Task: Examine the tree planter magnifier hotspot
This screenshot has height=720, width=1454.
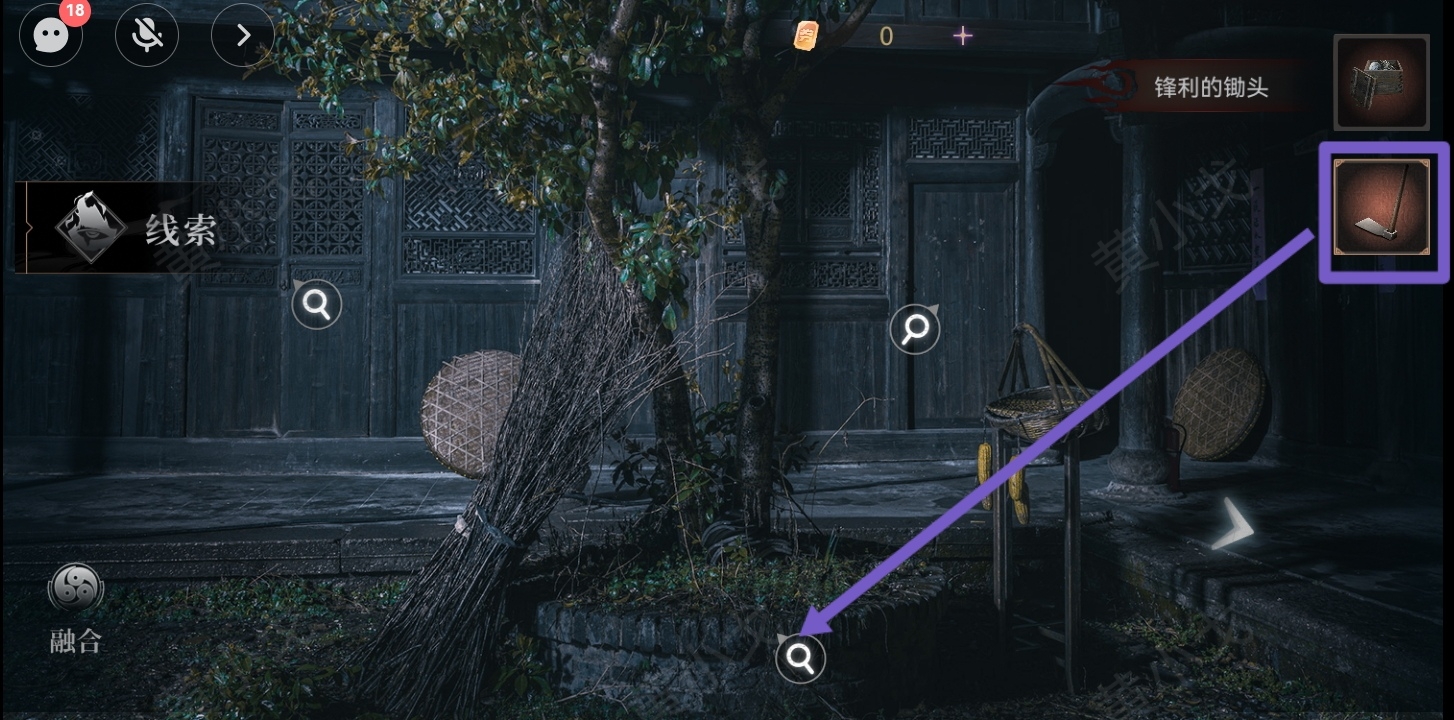Action: [800, 658]
